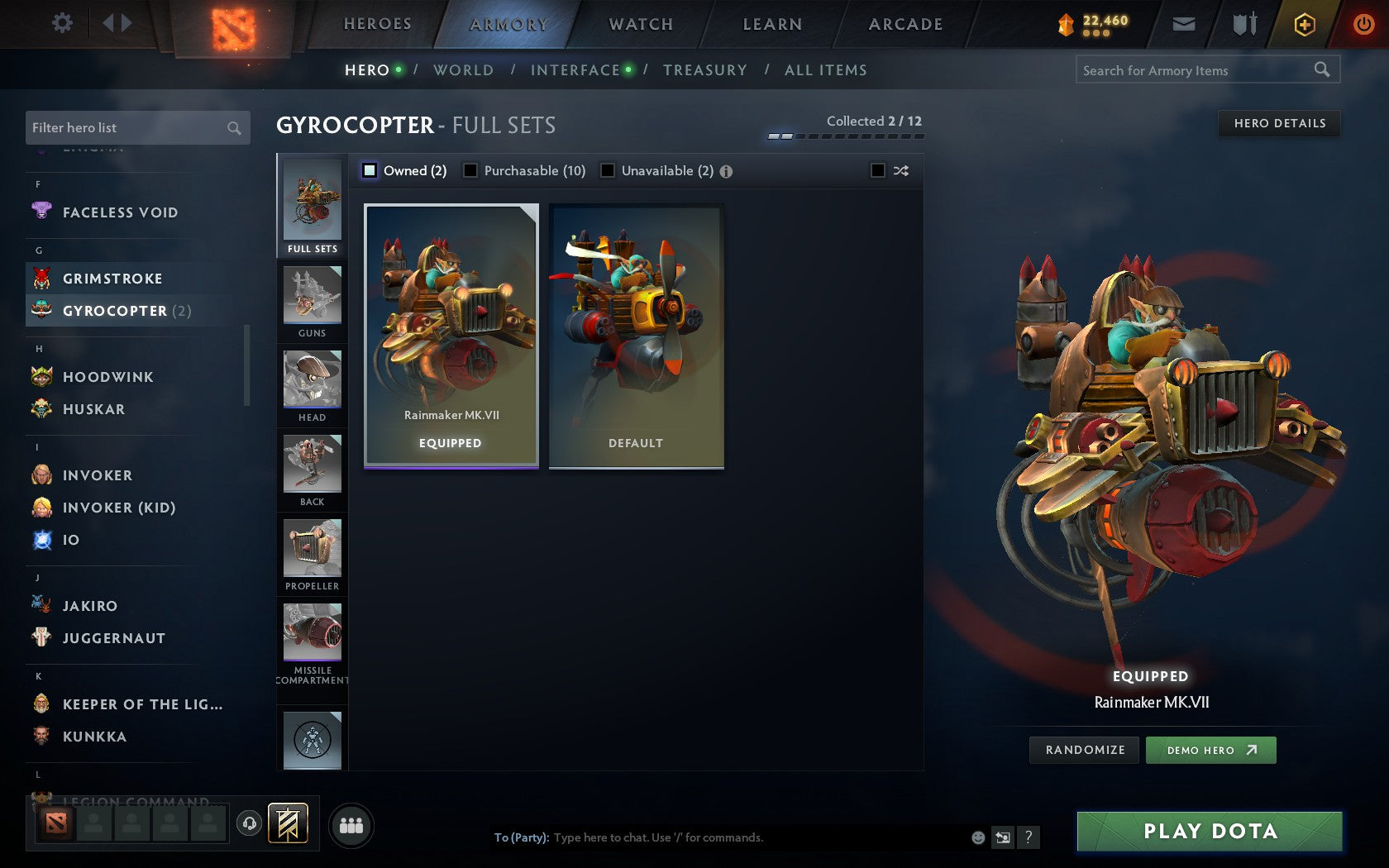The height and width of the screenshot is (868, 1389).
Task: Select the Default Gyrocopter set thumbnail
Action: [x=635, y=335]
